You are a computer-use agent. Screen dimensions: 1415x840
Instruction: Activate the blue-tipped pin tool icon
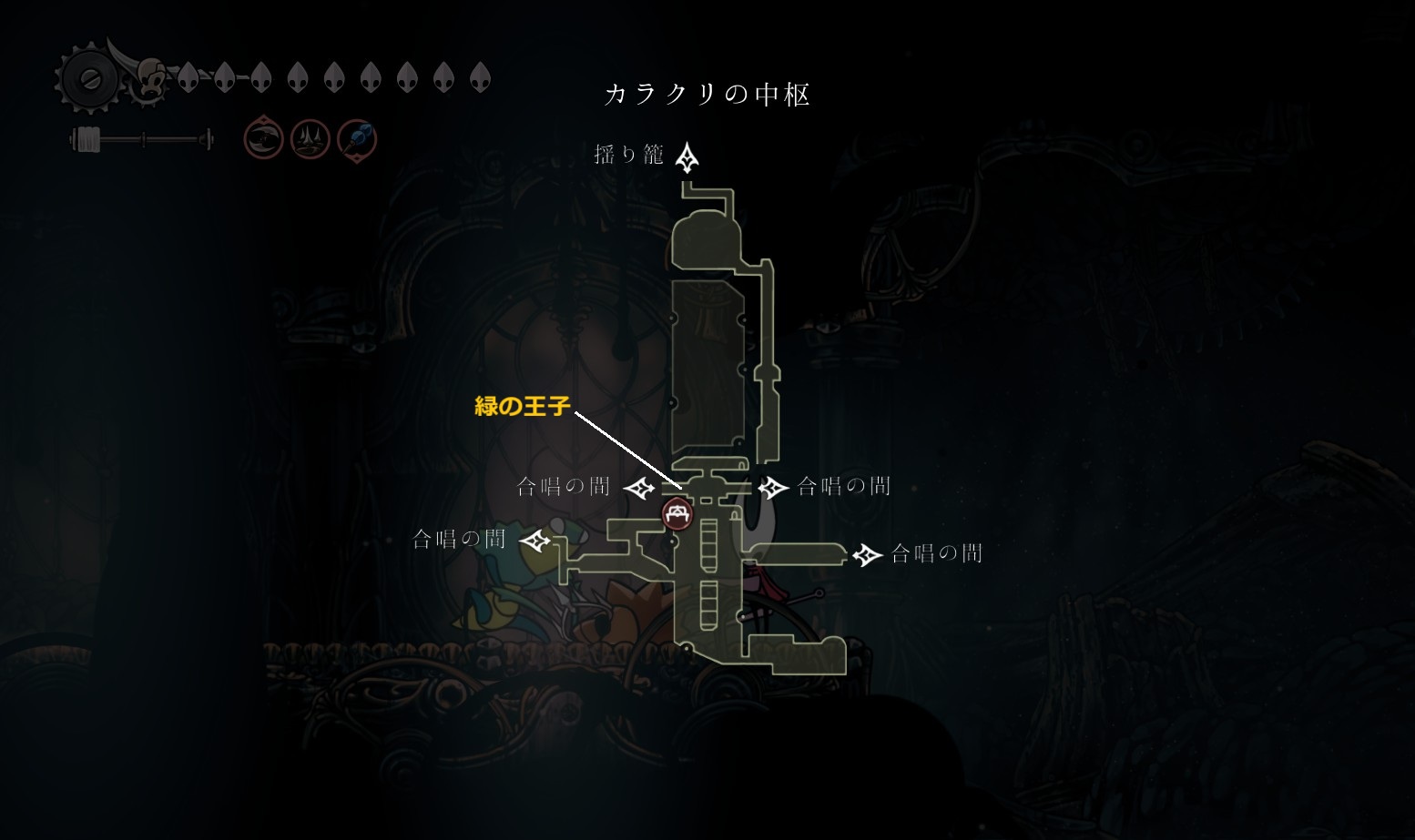[x=356, y=140]
